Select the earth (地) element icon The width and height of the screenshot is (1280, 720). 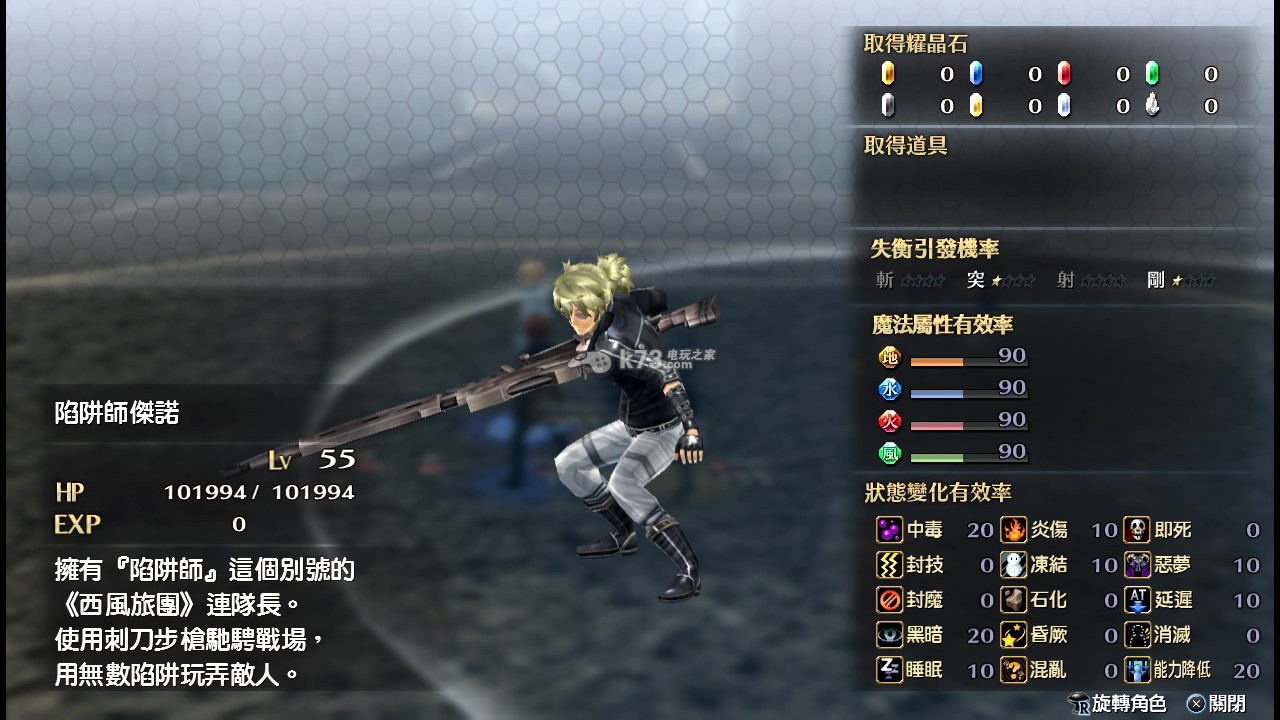pyautogui.click(x=889, y=357)
